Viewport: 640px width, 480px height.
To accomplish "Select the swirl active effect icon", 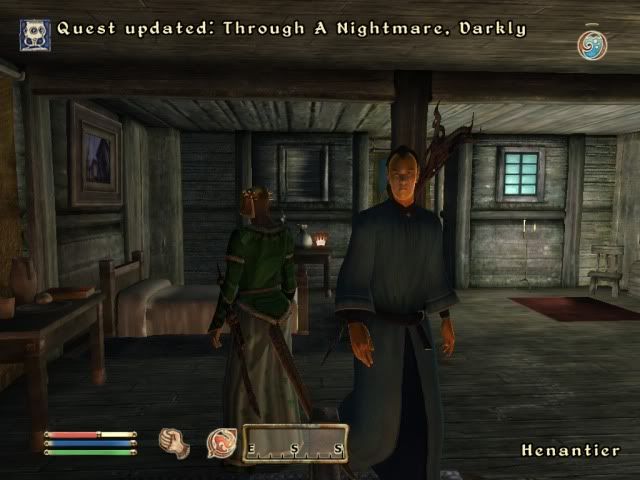I will (x=592, y=45).
